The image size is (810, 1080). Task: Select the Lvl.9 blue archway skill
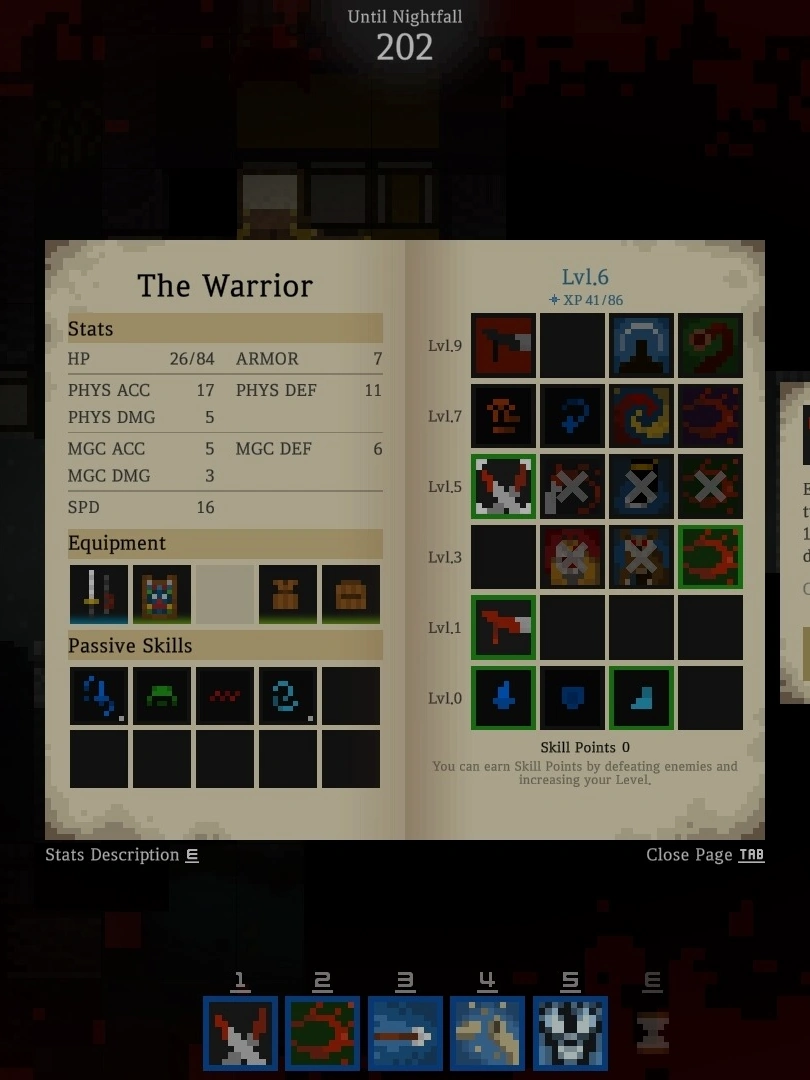tap(641, 345)
